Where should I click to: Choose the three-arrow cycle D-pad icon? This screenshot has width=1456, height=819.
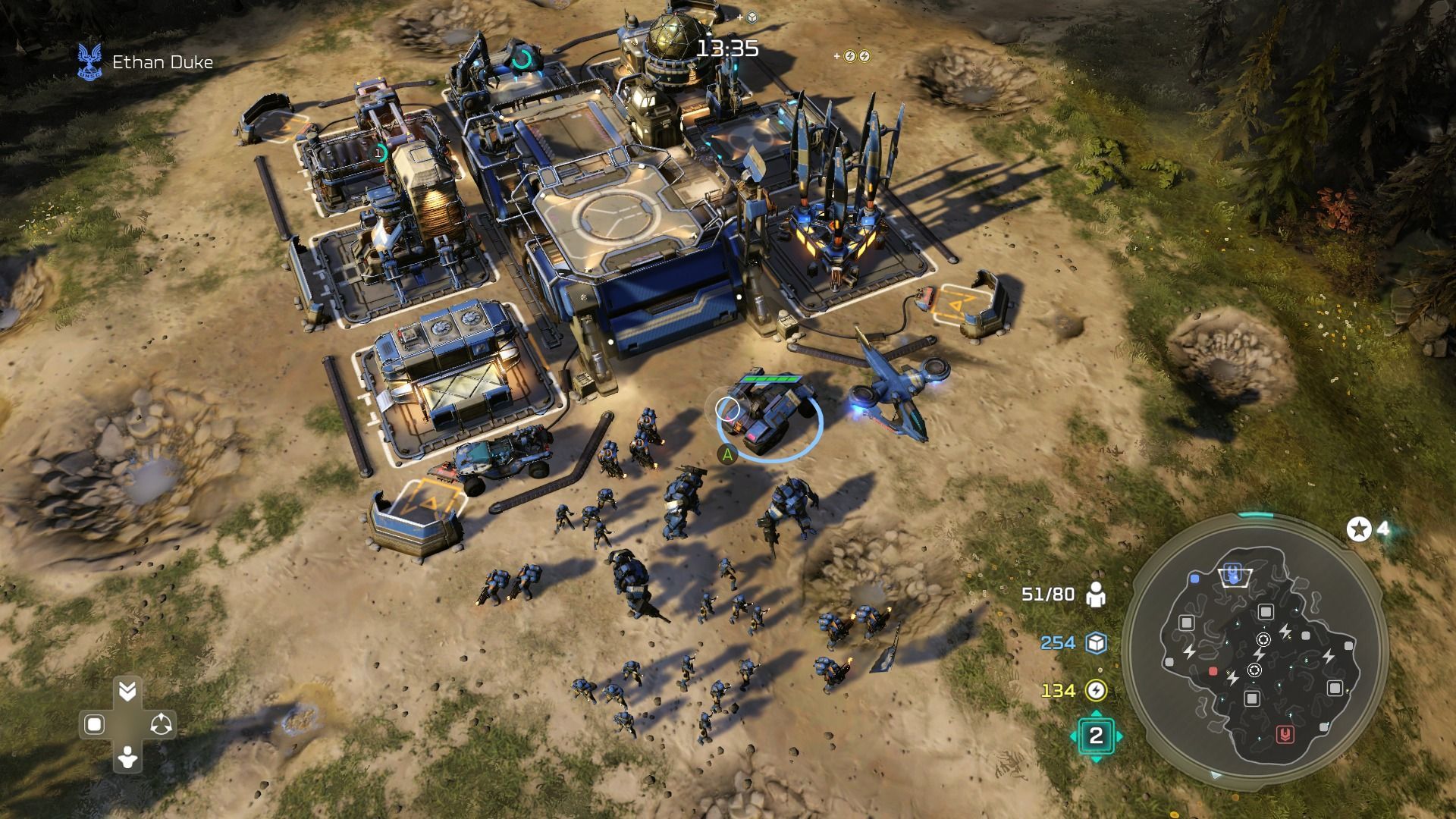(161, 725)
